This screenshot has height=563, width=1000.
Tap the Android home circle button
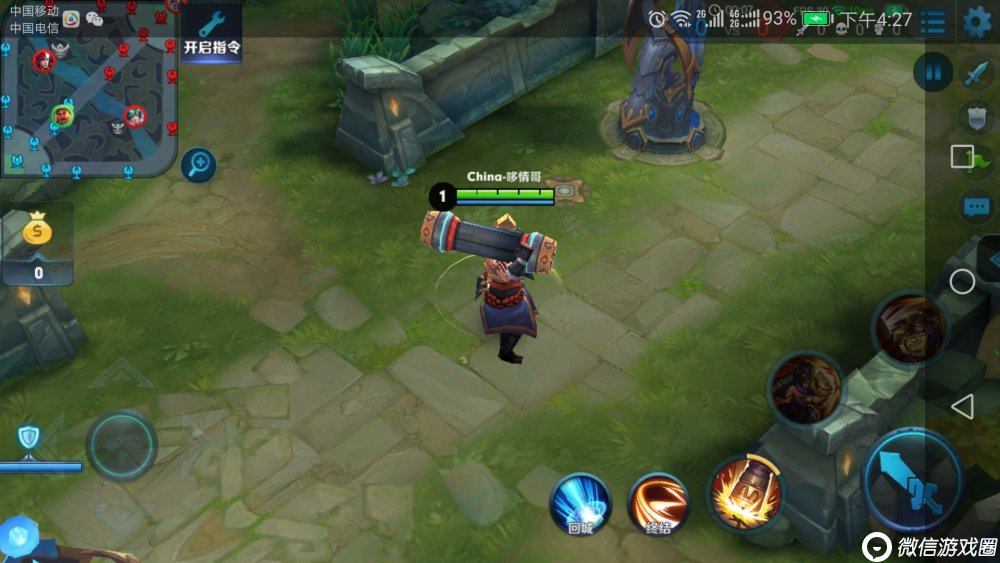tap(962, 281)
